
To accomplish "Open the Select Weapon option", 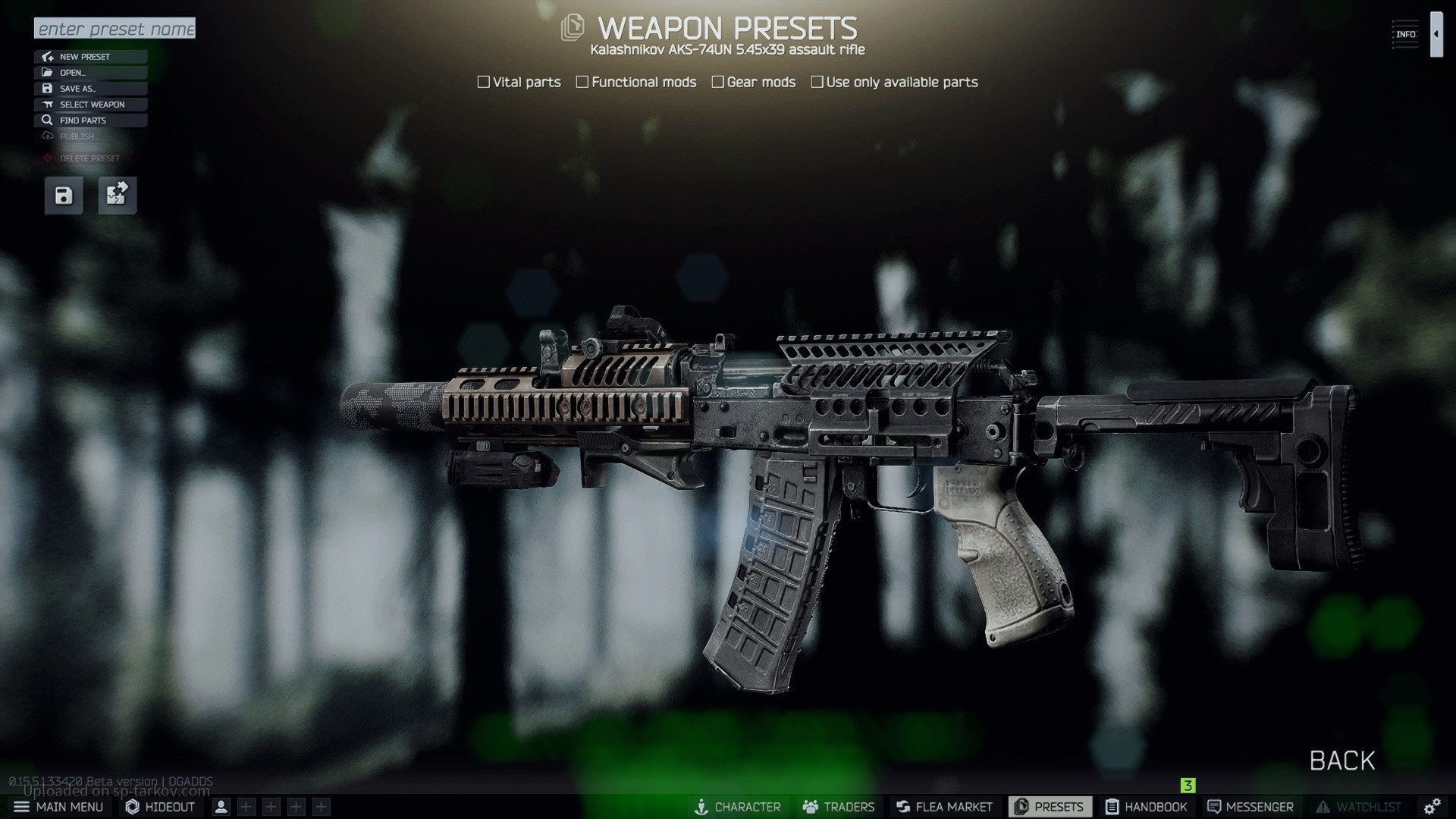I will (90, 105).
